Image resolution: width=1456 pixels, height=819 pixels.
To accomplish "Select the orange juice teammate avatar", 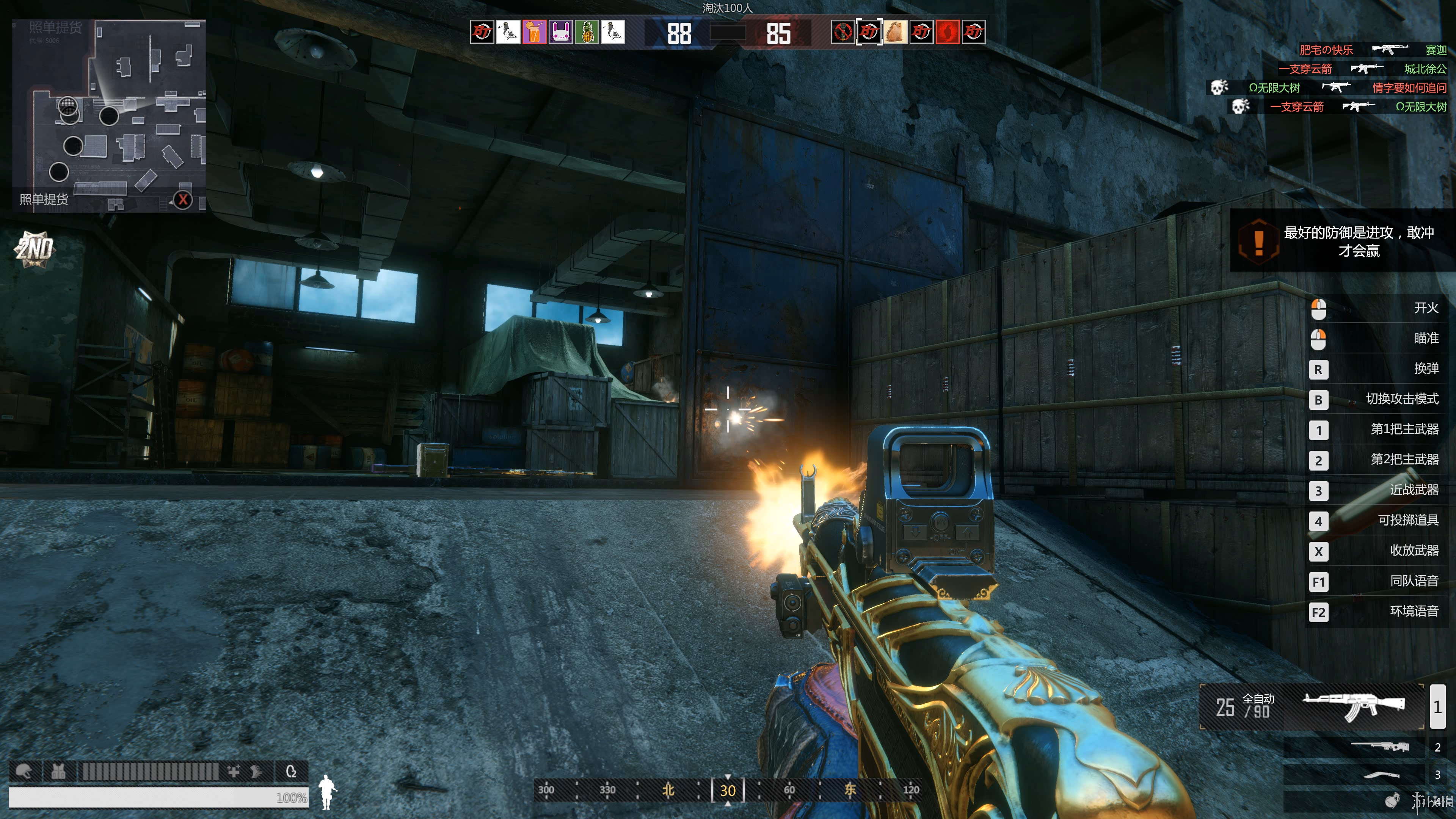I will pyautogui.click(x=534, y=32).
